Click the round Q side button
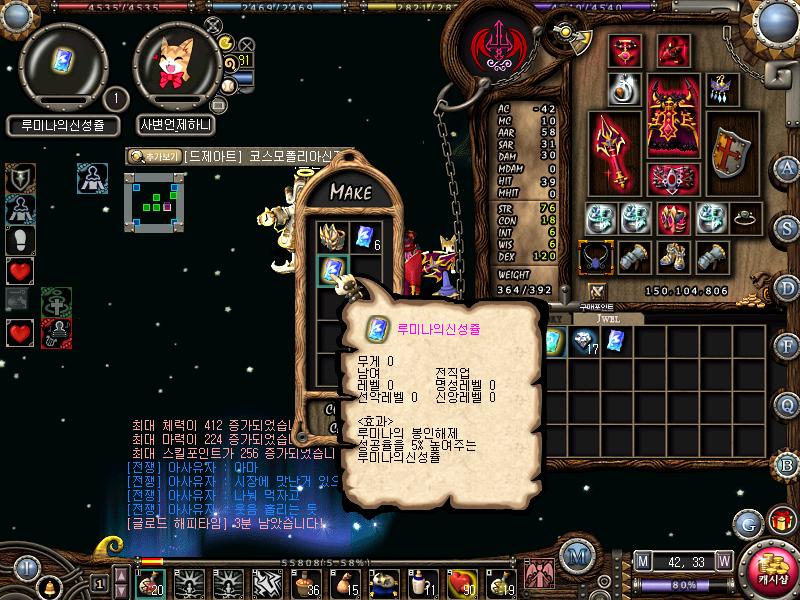This screenshot has height=600, width=800. coord(787,405)
